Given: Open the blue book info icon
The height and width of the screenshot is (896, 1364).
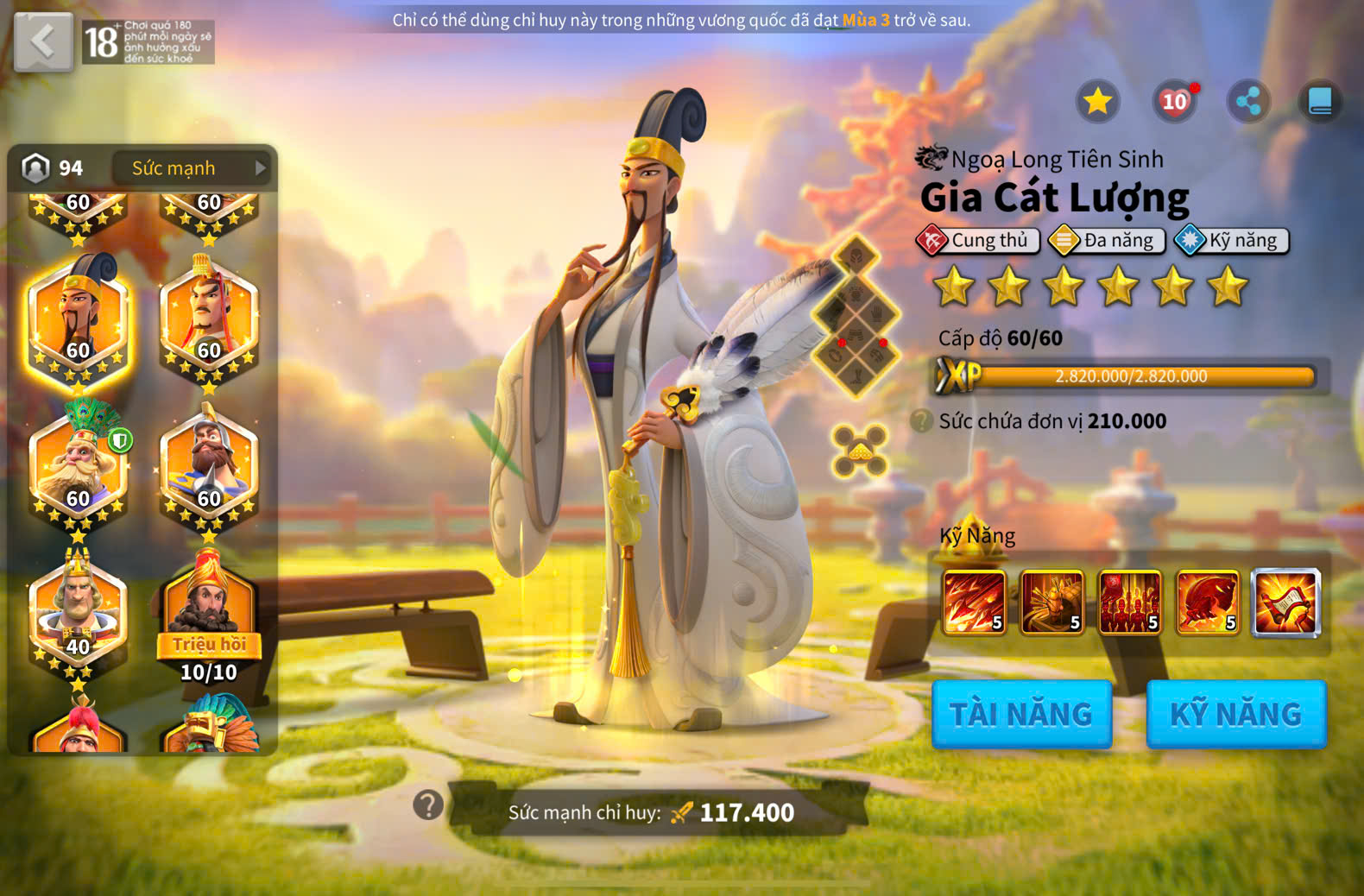Looking at the screenshot, I should pos(1320,102).
